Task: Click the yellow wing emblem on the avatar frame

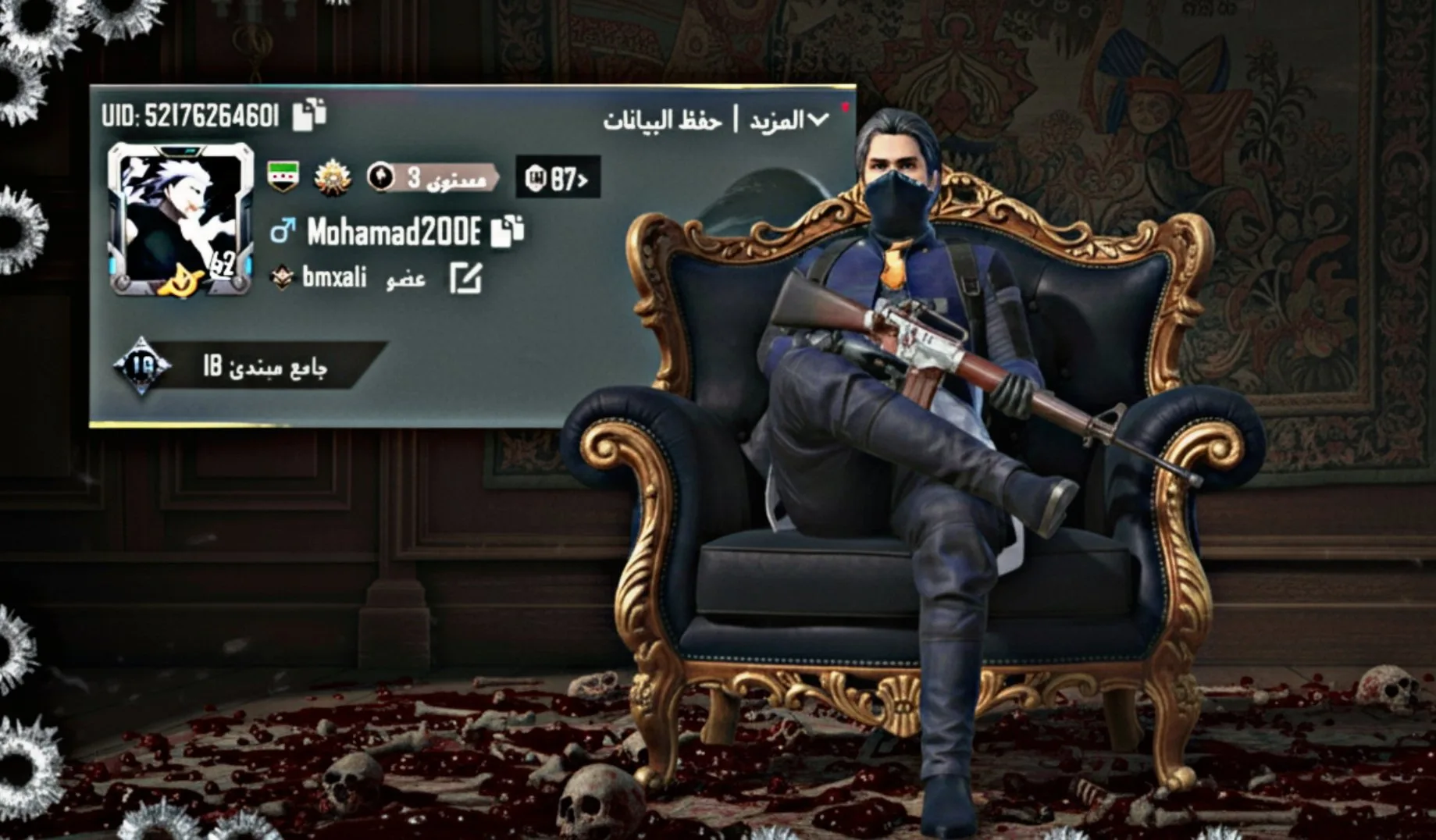Action: click(180, 281)
